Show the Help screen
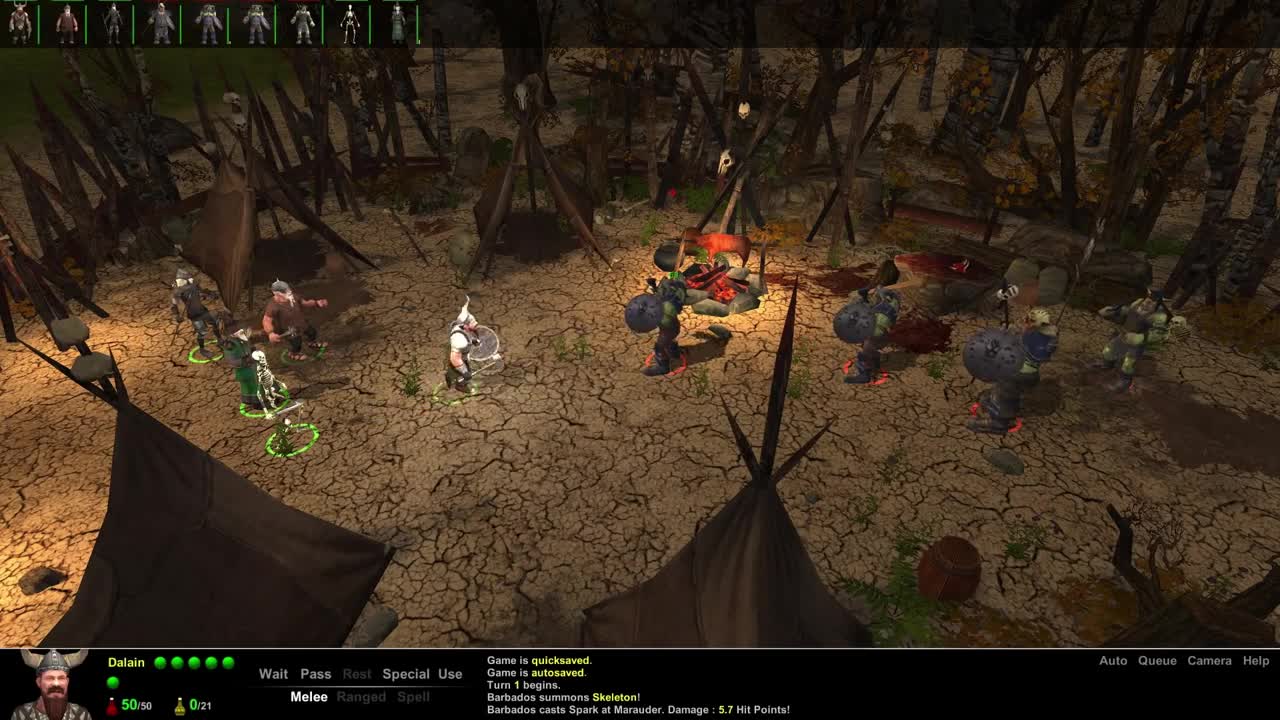The width and height of the screenshot is (1280, 720). (x=1256, y=661)
